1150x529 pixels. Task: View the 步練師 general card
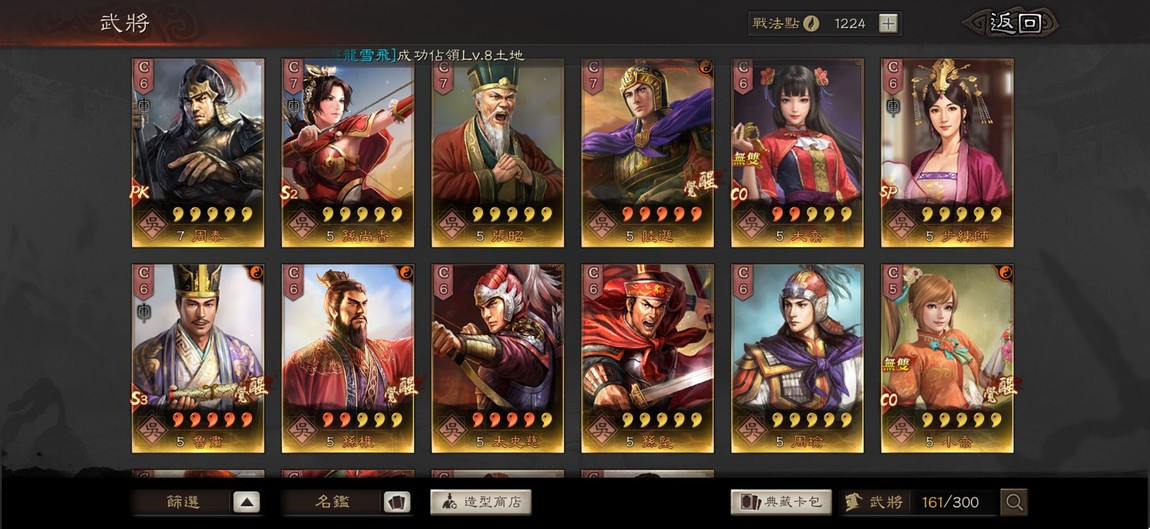(x=947, y=152)
